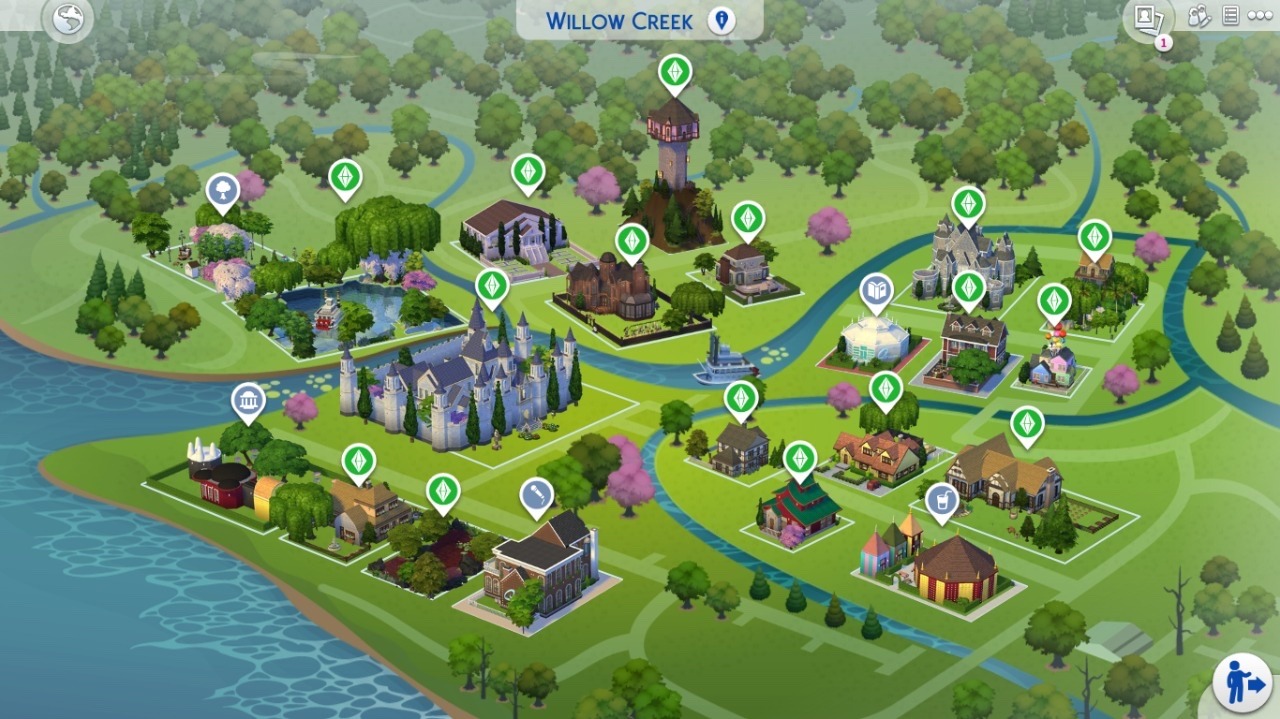Click the tags and paintbrush icon
Viewport: 1280px width, 719px height.
click(1199, 16)
